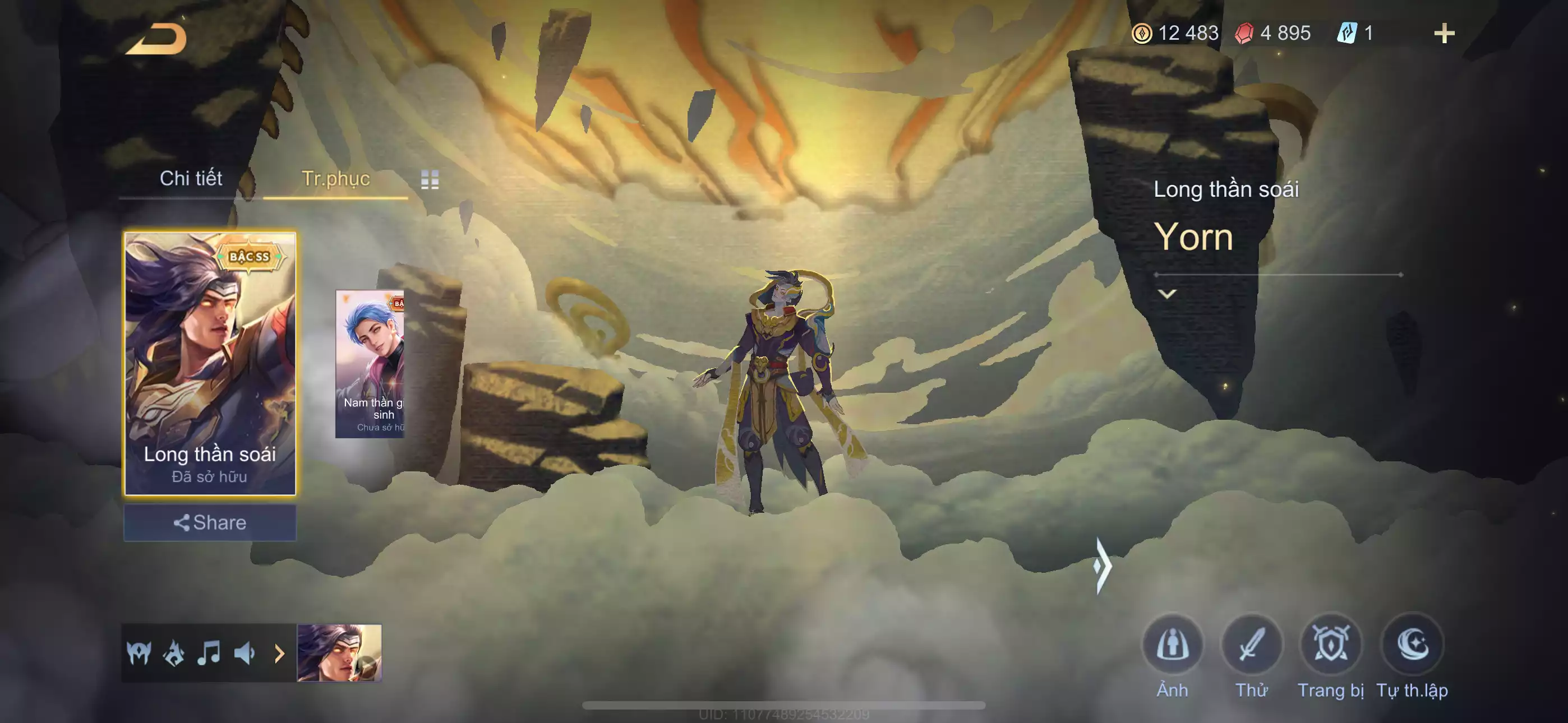
Task: Go back using the return arrow
Action: click(156, 39)
